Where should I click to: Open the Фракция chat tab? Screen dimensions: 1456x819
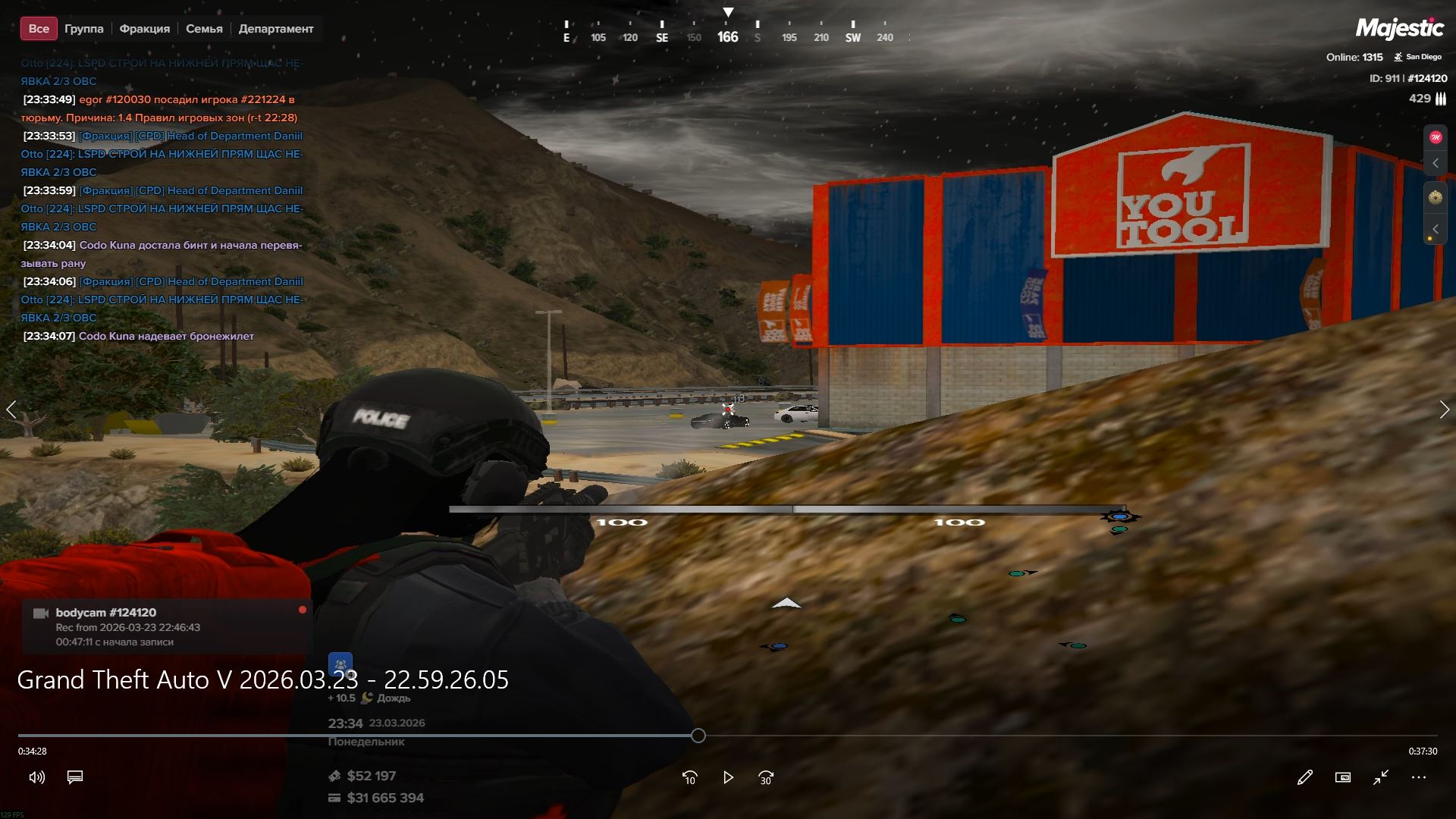(144, 29)
